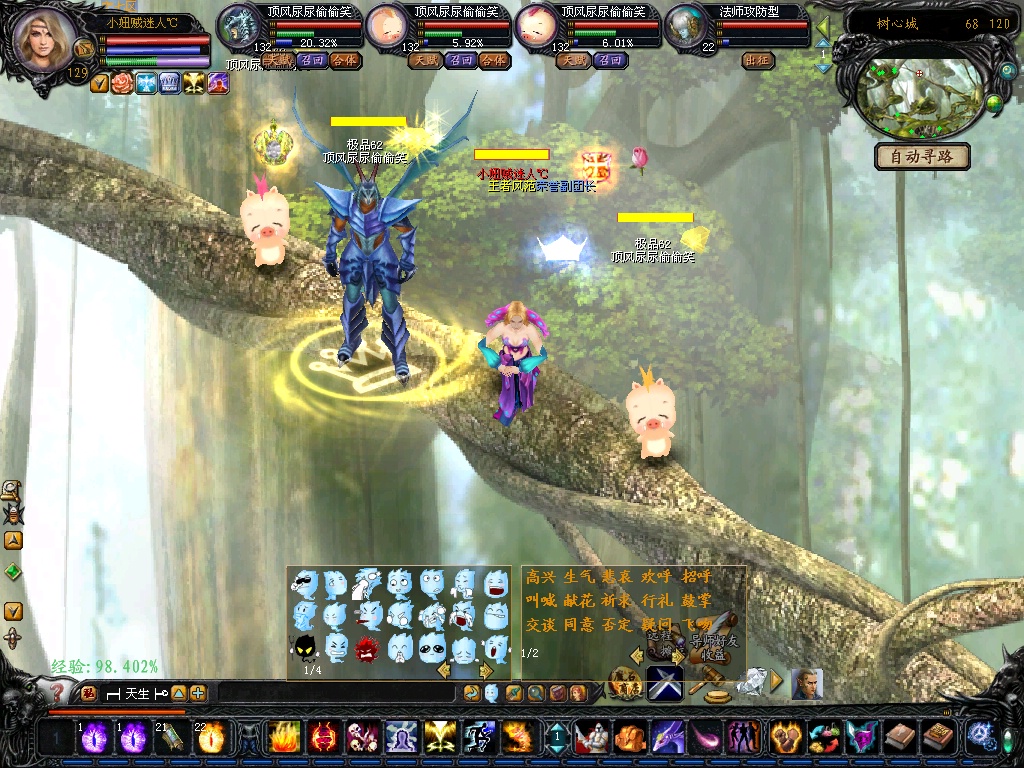The width and height of the screenshot is (1024, 768).
Task: Activate the flame skill on the hotbar
Action: 283,738
